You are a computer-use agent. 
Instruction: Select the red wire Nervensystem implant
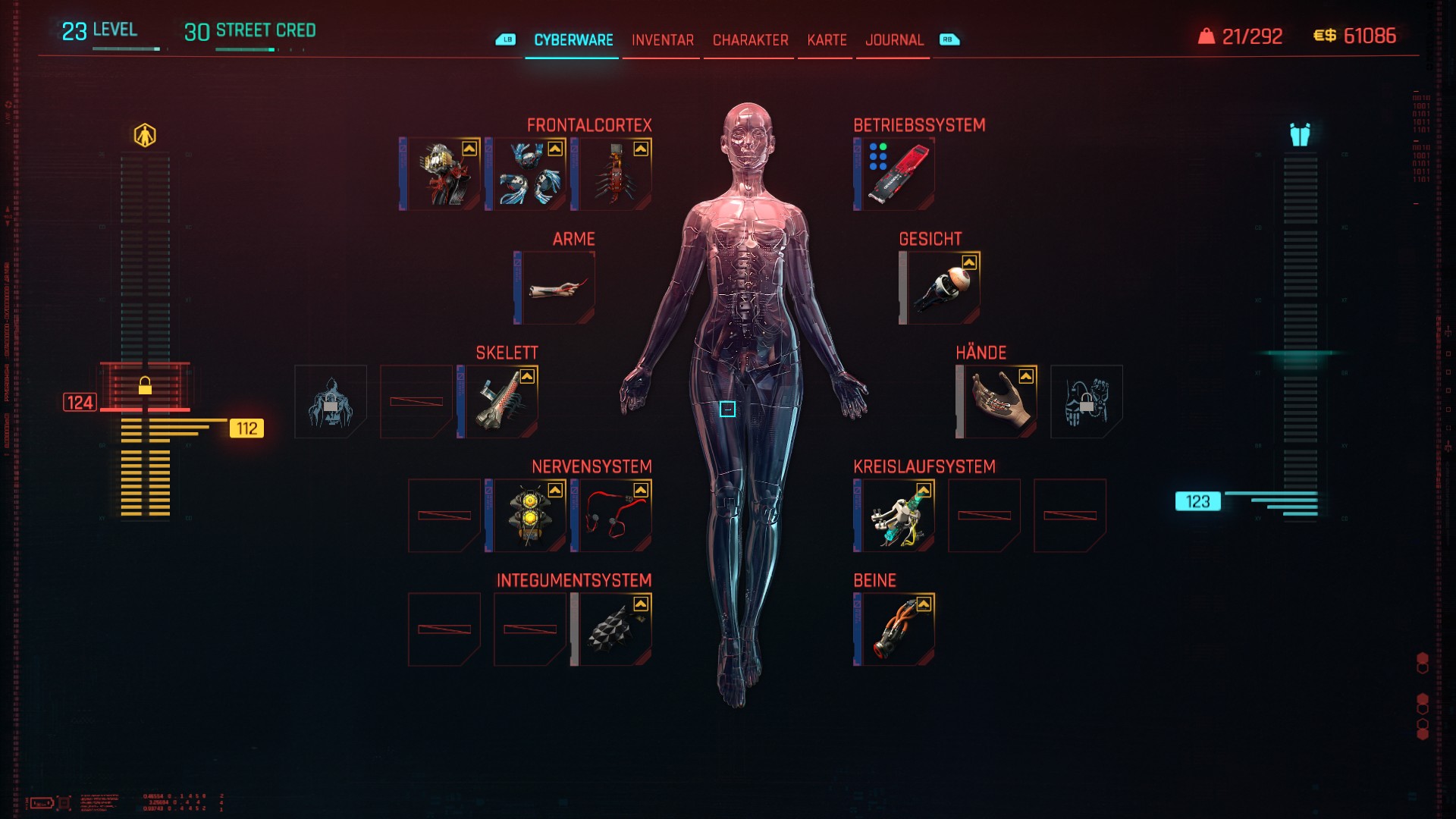click(x=613, y=515)
